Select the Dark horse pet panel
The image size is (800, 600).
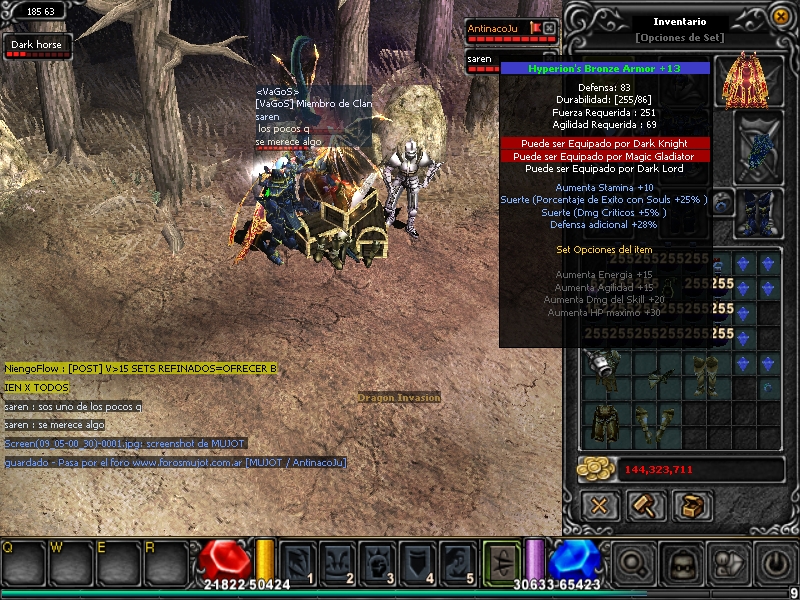[35, 46]
